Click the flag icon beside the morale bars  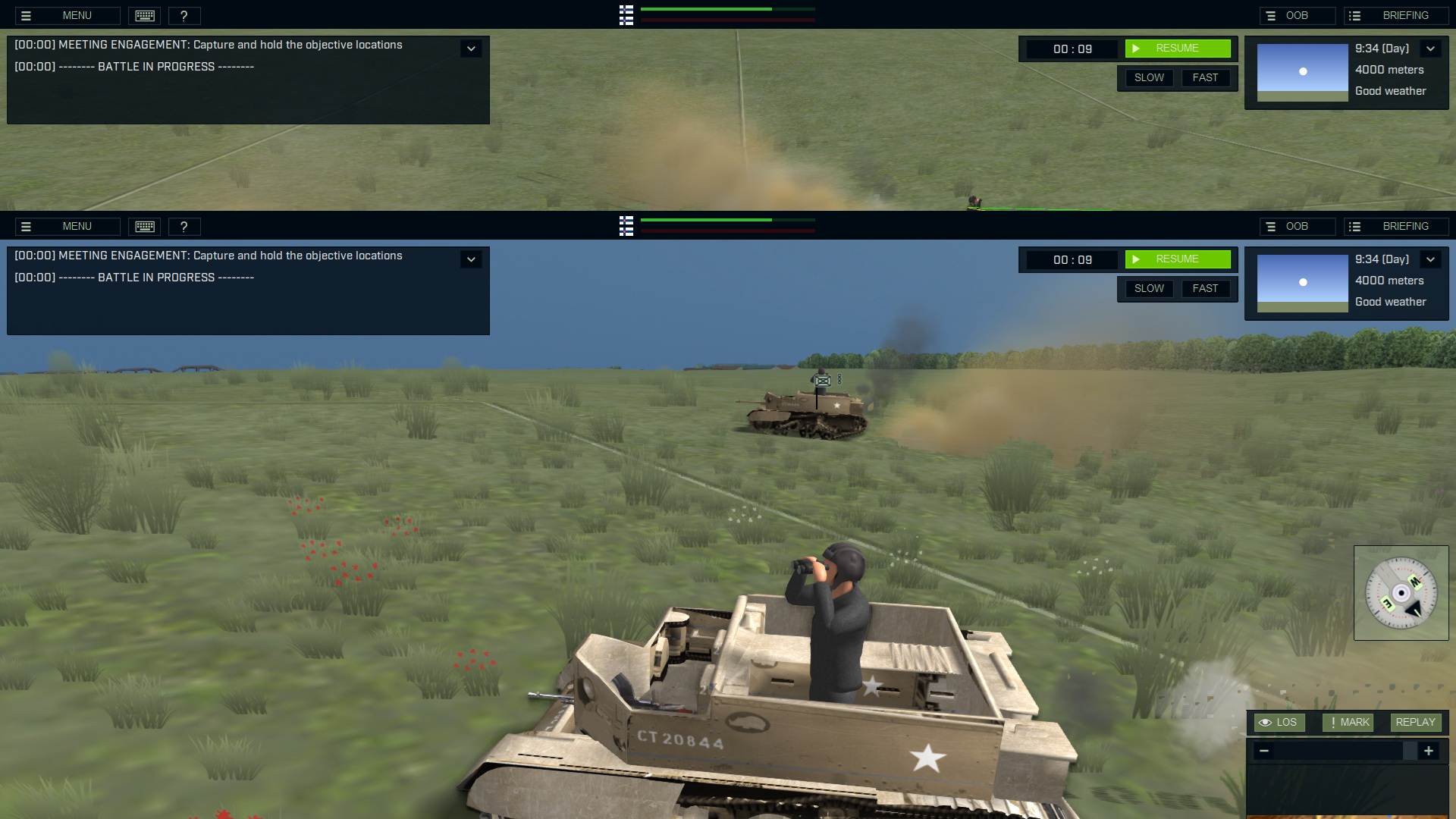626,15
